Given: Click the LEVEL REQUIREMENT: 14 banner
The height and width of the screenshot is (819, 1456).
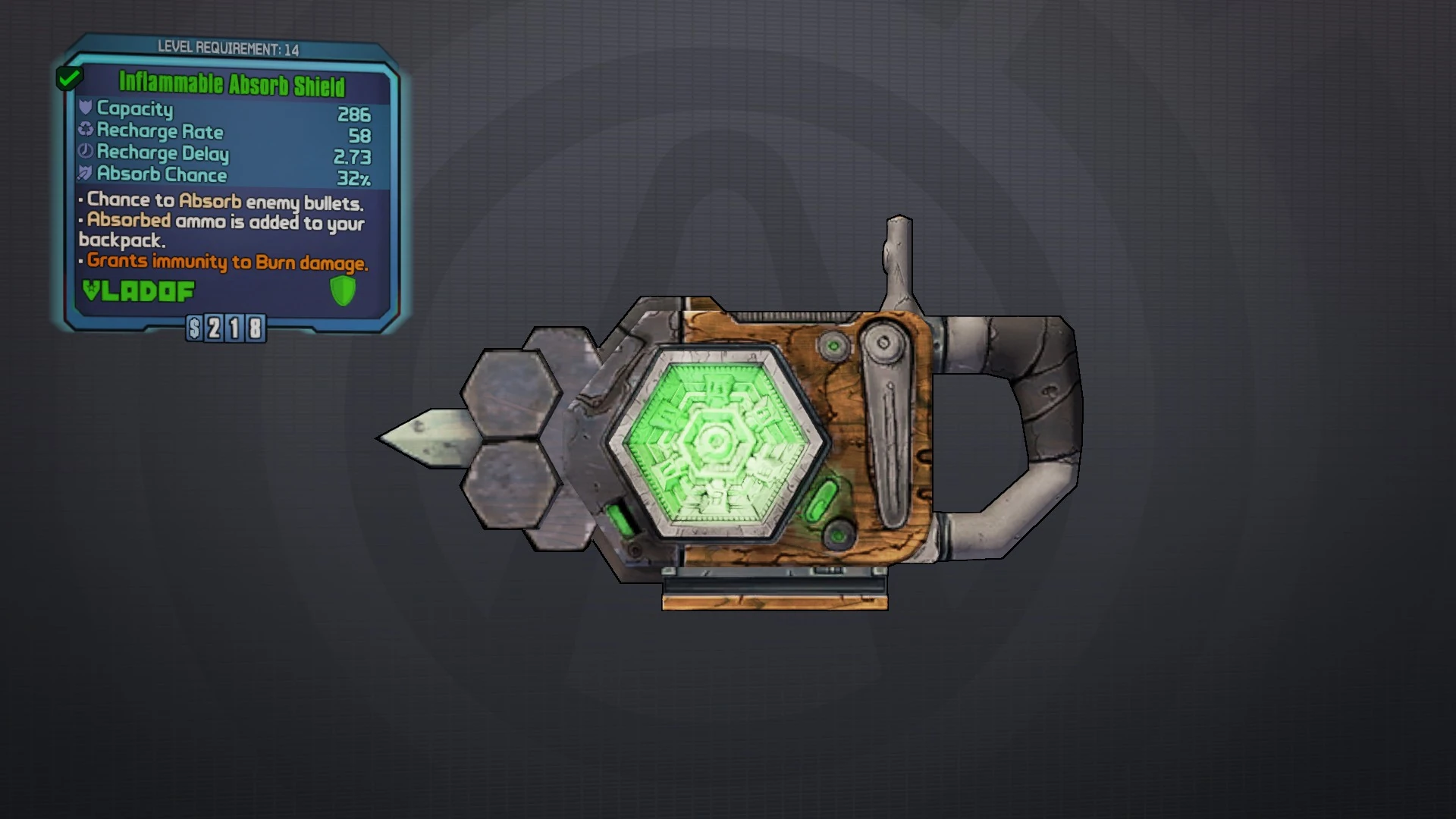Looking at the screenshot, I should click(227, 49).
